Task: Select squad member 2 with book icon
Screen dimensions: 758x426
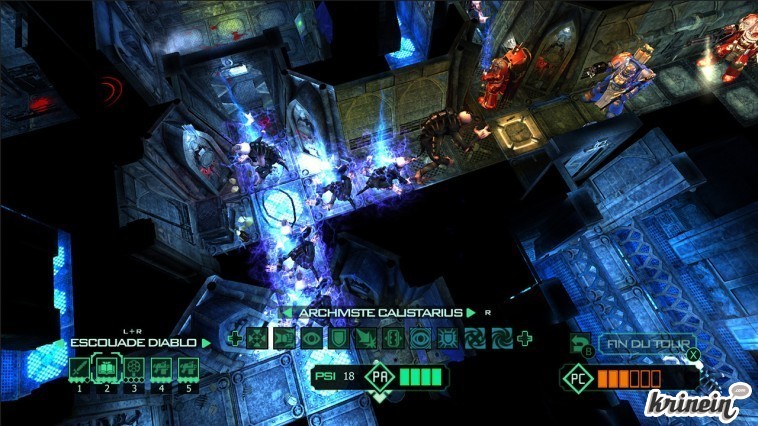Action: pos(106,371)
